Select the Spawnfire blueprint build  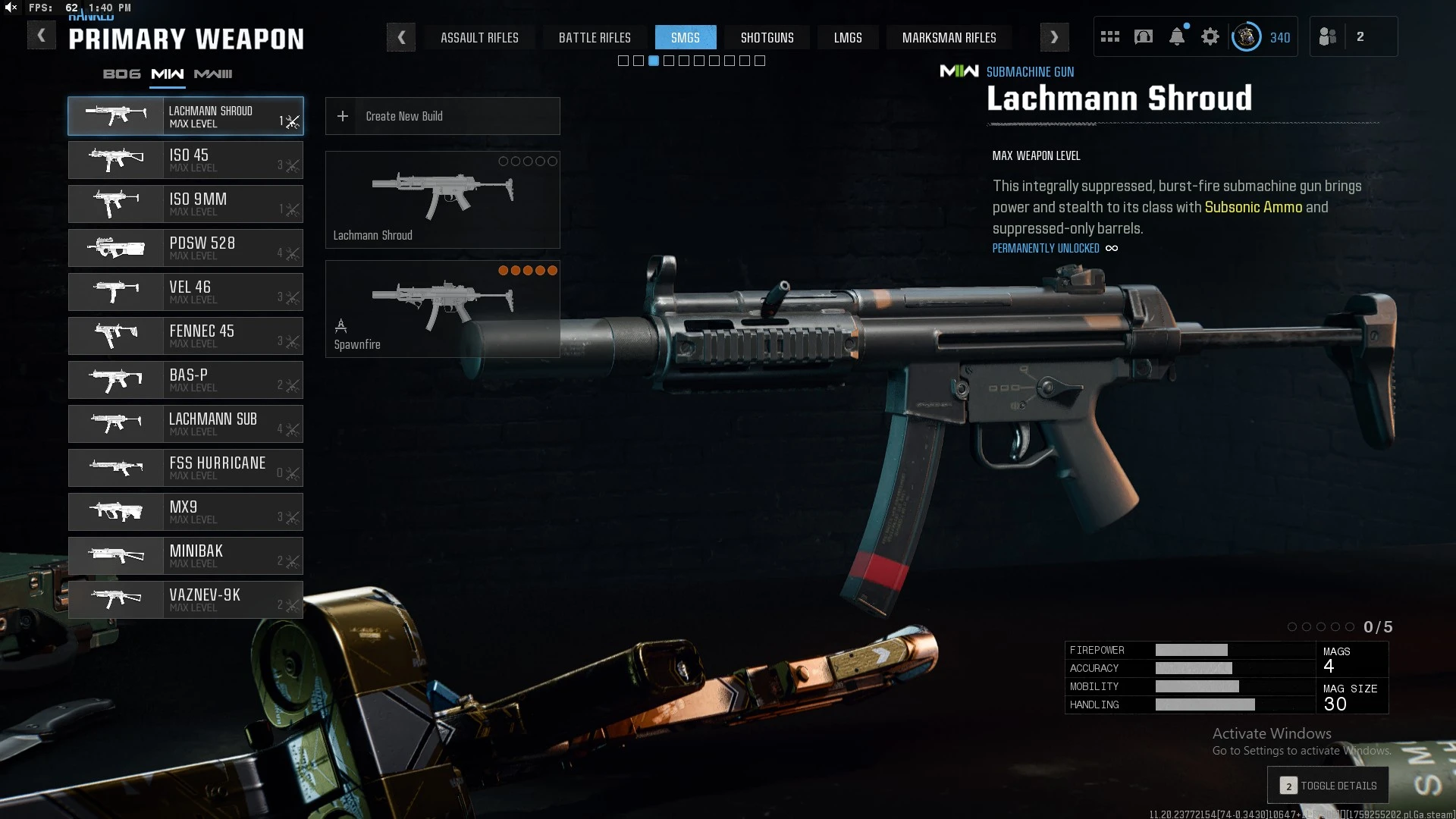tap(442, 309)
